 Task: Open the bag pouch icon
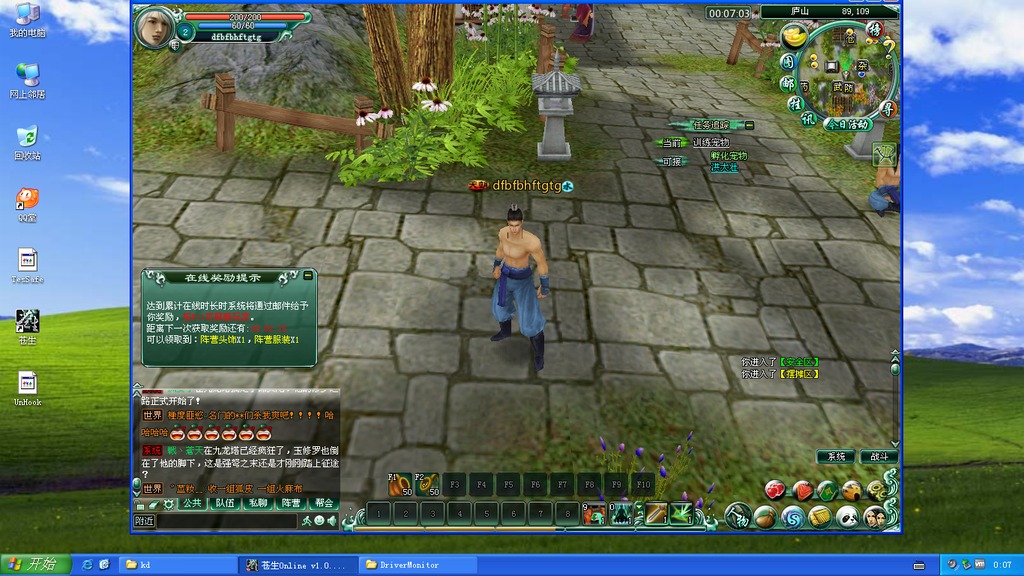(x=765, y=517)
